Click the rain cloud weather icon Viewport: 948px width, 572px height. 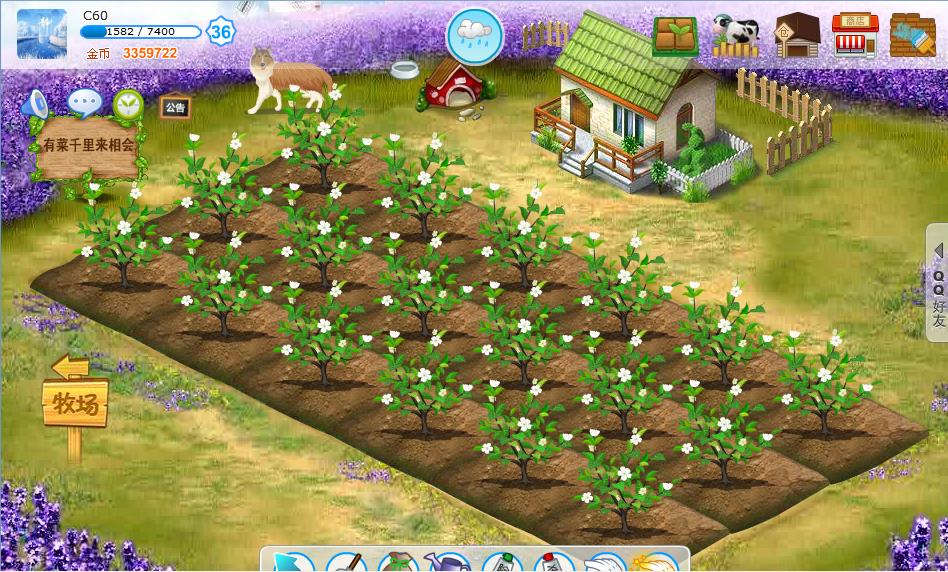click(475, 35)
